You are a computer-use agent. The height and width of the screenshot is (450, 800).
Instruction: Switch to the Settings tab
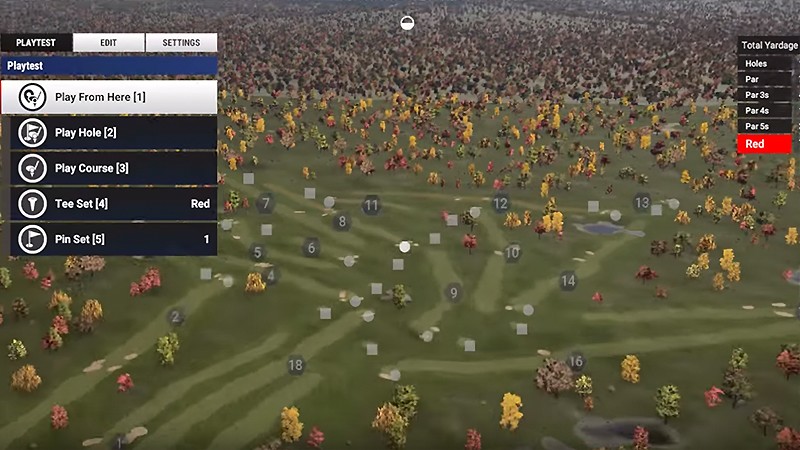[x=181, y=43]
